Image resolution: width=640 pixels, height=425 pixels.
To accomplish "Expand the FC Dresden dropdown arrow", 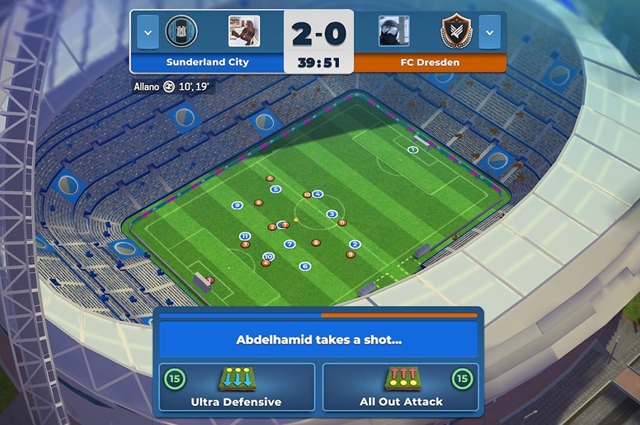I will [489, 31].
